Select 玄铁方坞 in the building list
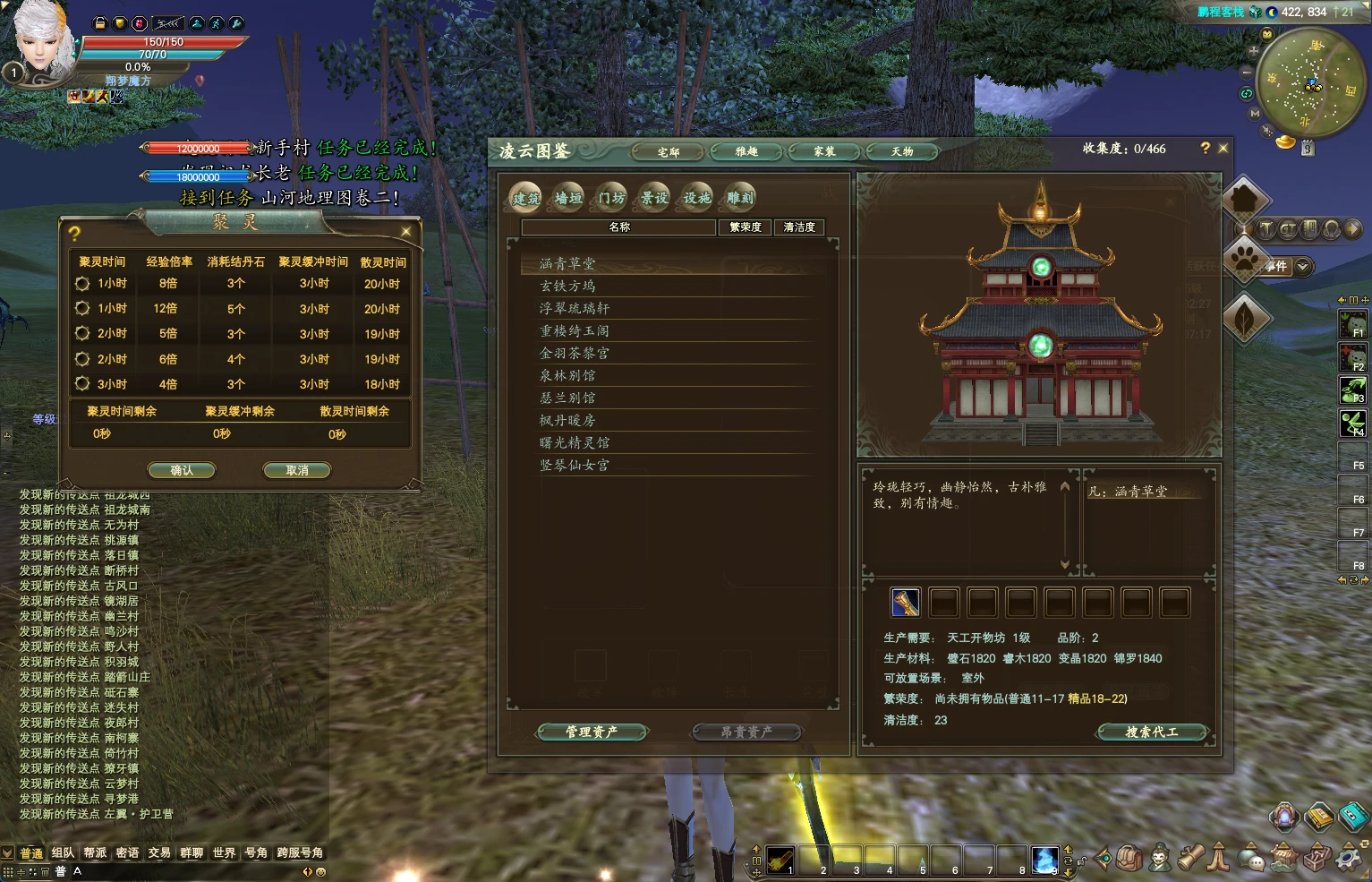1372x882 pixels. click(x=567, y=287)
